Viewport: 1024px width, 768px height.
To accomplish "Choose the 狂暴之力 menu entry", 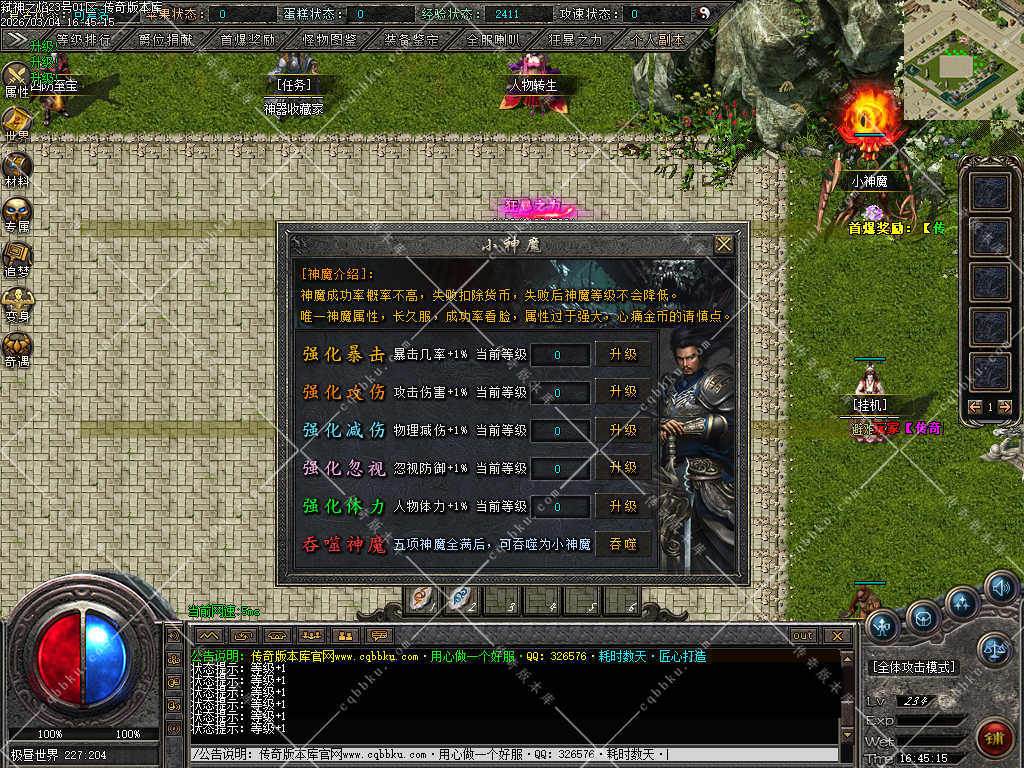I will [575, 41].
